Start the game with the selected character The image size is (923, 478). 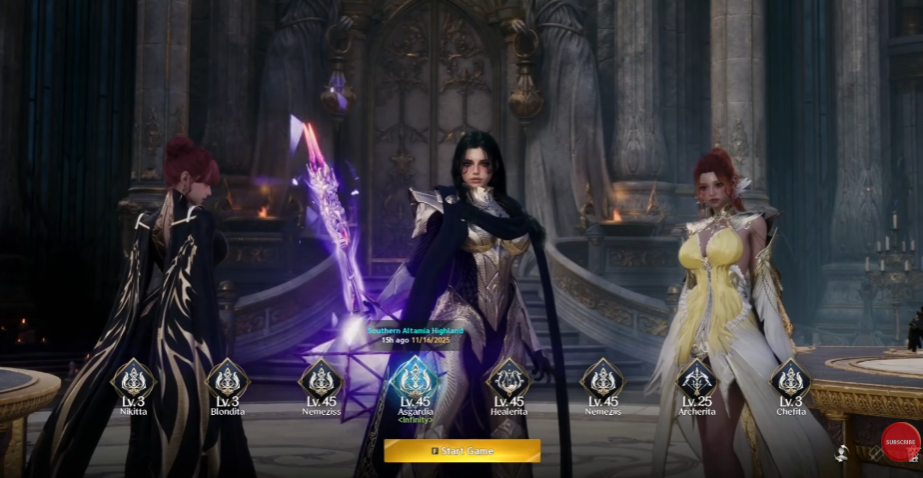[x=462, y=451]
